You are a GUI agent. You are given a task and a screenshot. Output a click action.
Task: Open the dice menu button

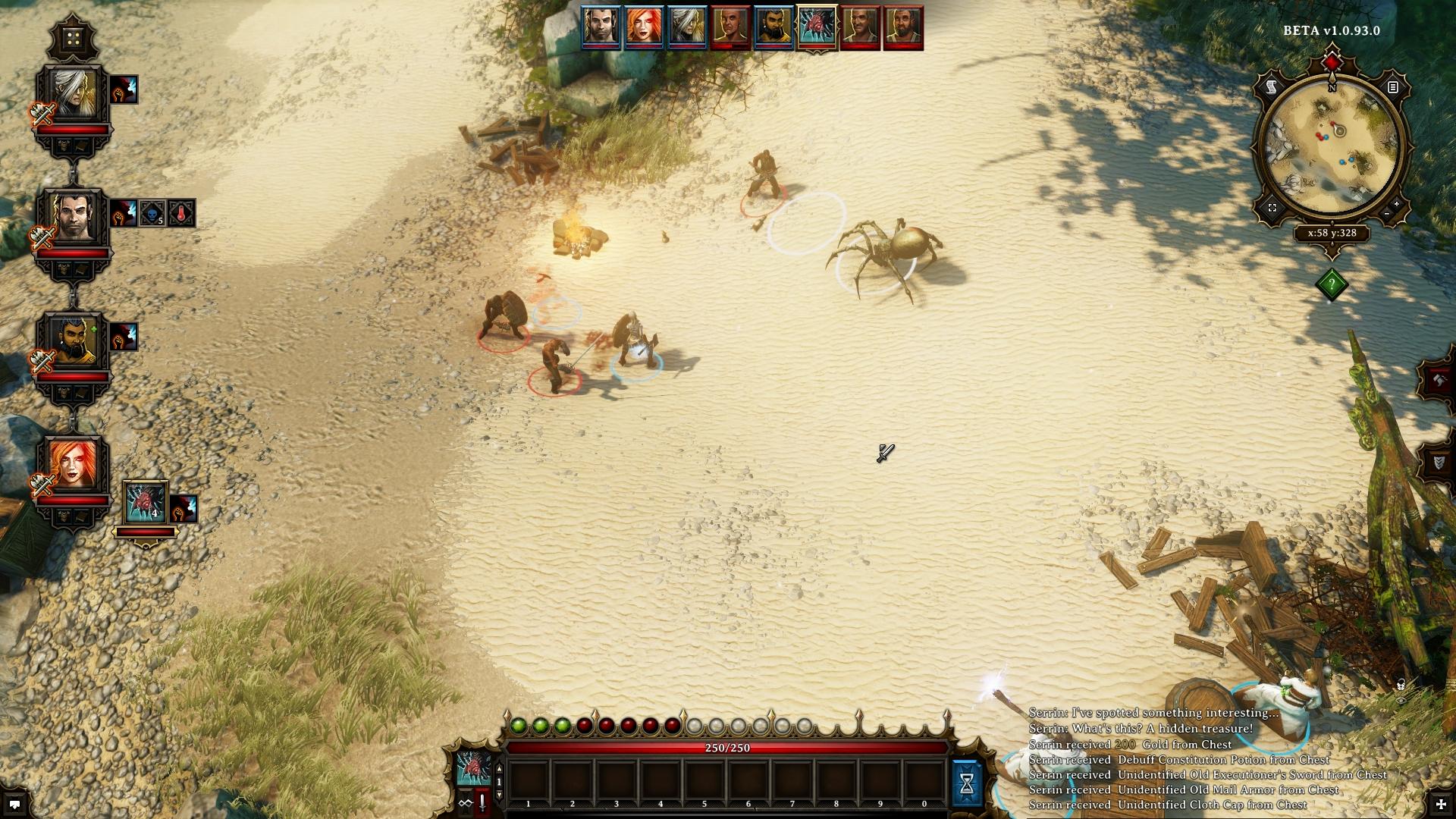[x=74, y=39]
